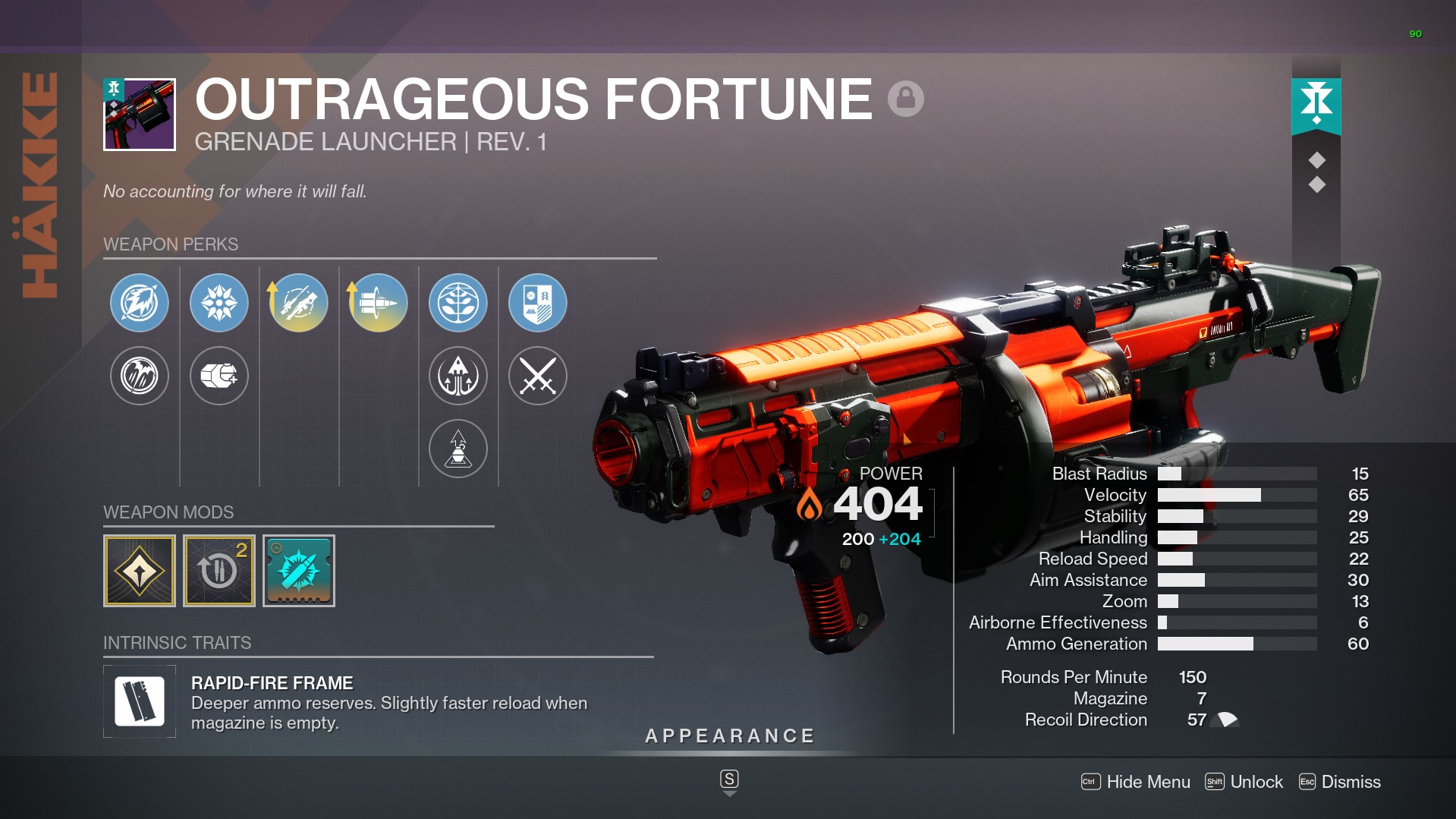Viewport: 1456px width, 819px height.
Task: Hide the menu overlay
Action: point(1136,782)
